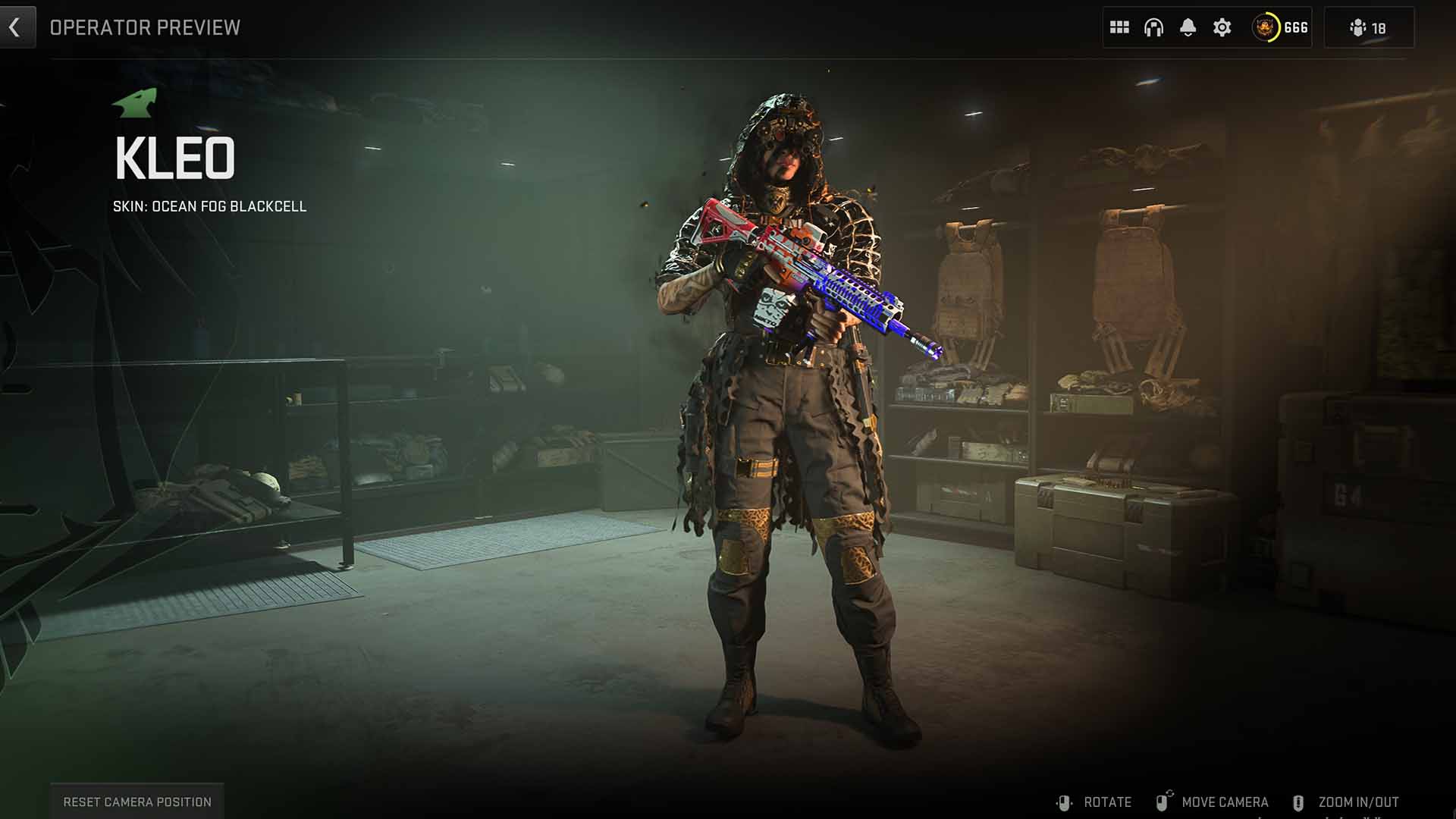Open the headset voice channel icon
The image size is (1456, 819).
pos(1153,28)
